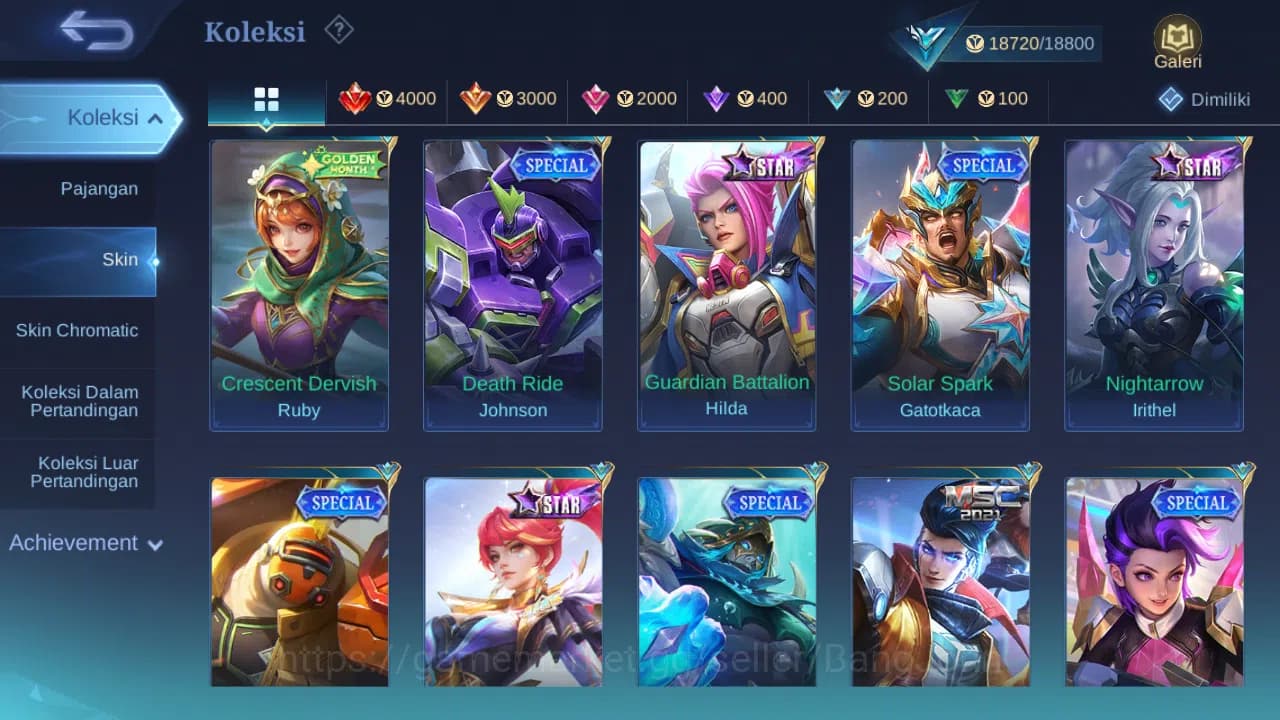1280x720 pixels.
Task: Click the orange 3000 ticket rarity filter icon
Action: pyautogui.click(x=477, y=99)
